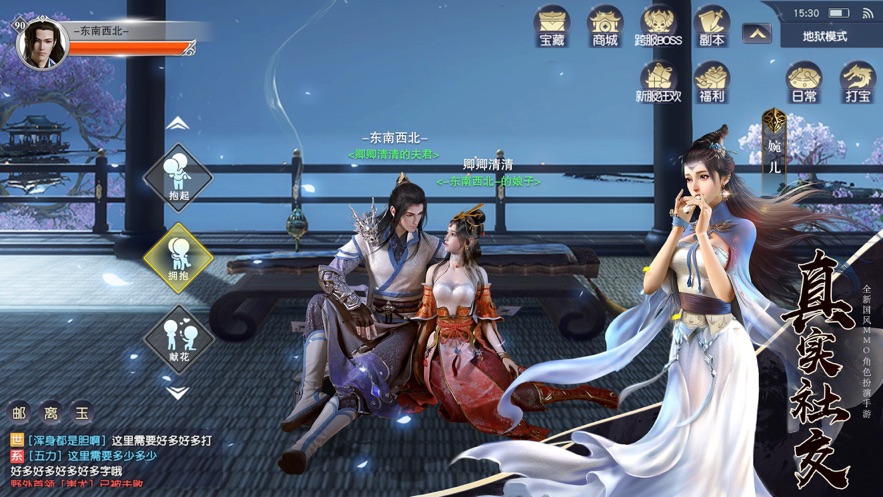This screenshot has height=497, width=883.
Task: Open the player portrait at level 90
Action: (43, 44)
